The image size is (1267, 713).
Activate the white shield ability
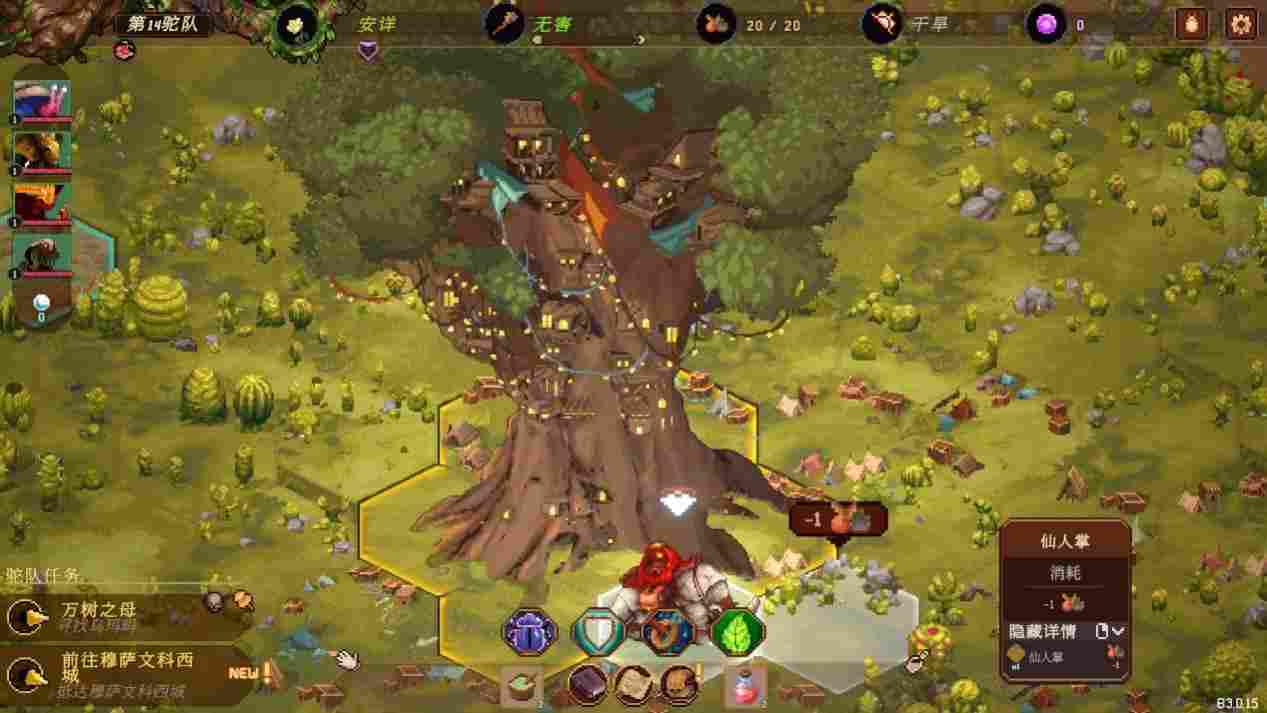(598, 632)
